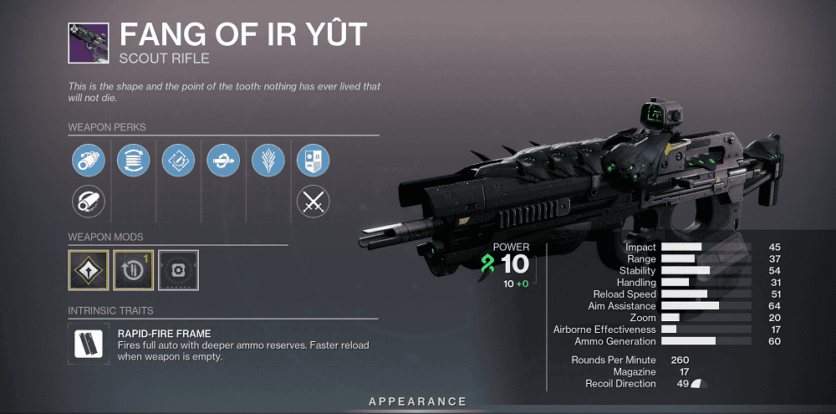Viewport: 836px width, 414px height.
Task: Open the Appearance section
Action: 418,401
